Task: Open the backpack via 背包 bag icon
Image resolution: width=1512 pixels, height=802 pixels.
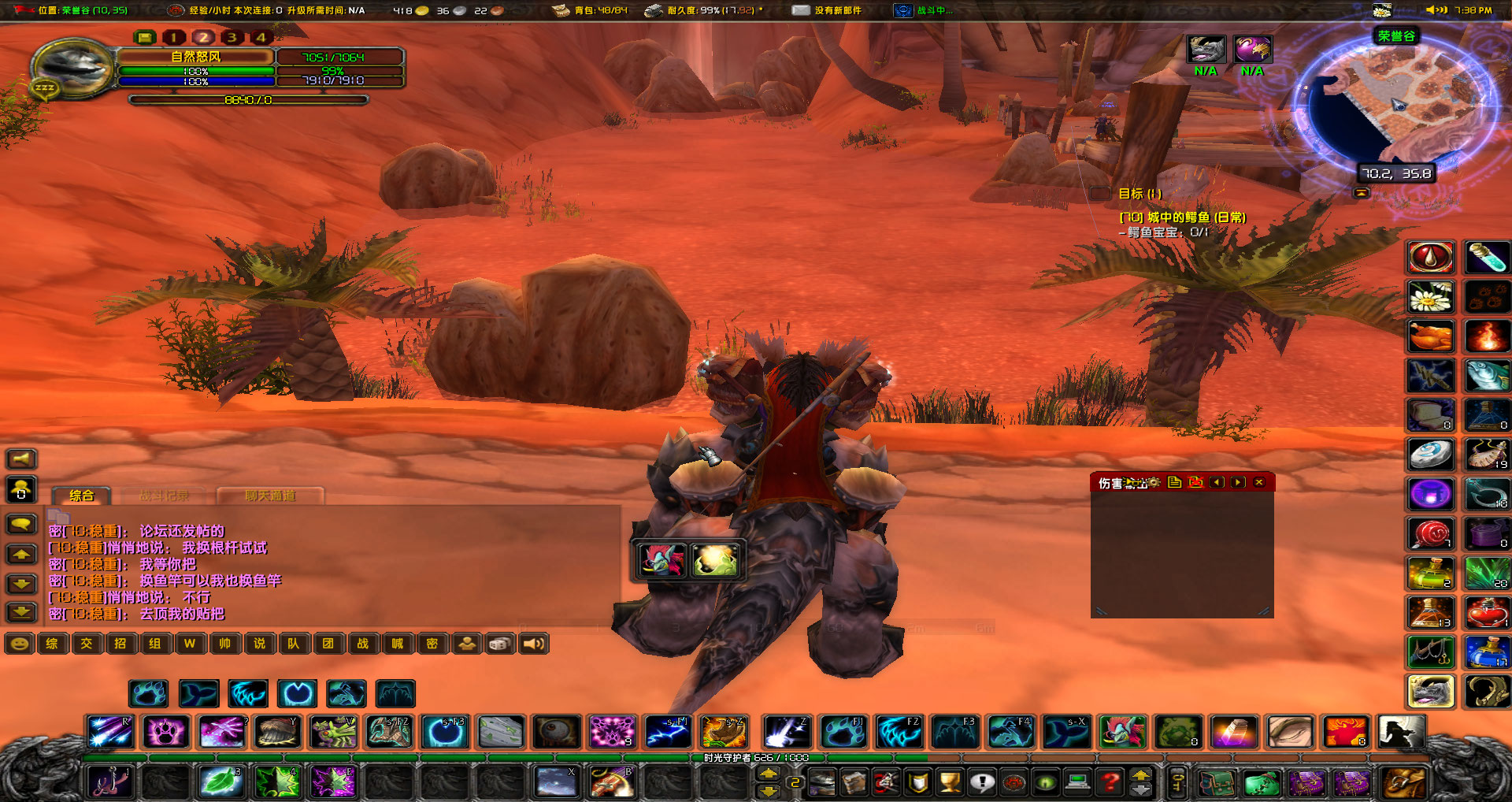Action: tap(562, 11)
